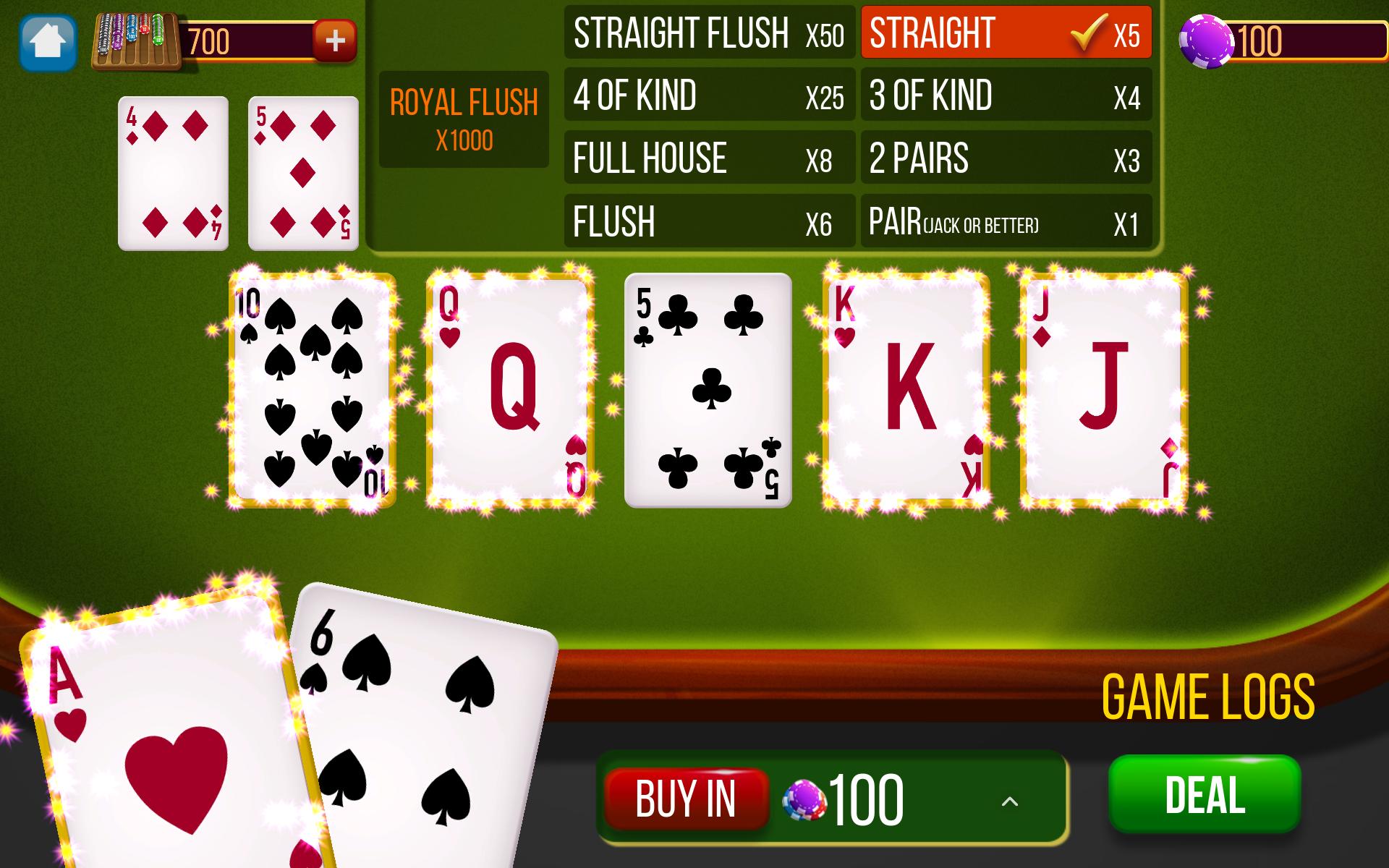The width and height of the screenshot is (1389, 868).
Task: Open the chip rack balance display
Action: pyautogui.click(x=137, y=40)
